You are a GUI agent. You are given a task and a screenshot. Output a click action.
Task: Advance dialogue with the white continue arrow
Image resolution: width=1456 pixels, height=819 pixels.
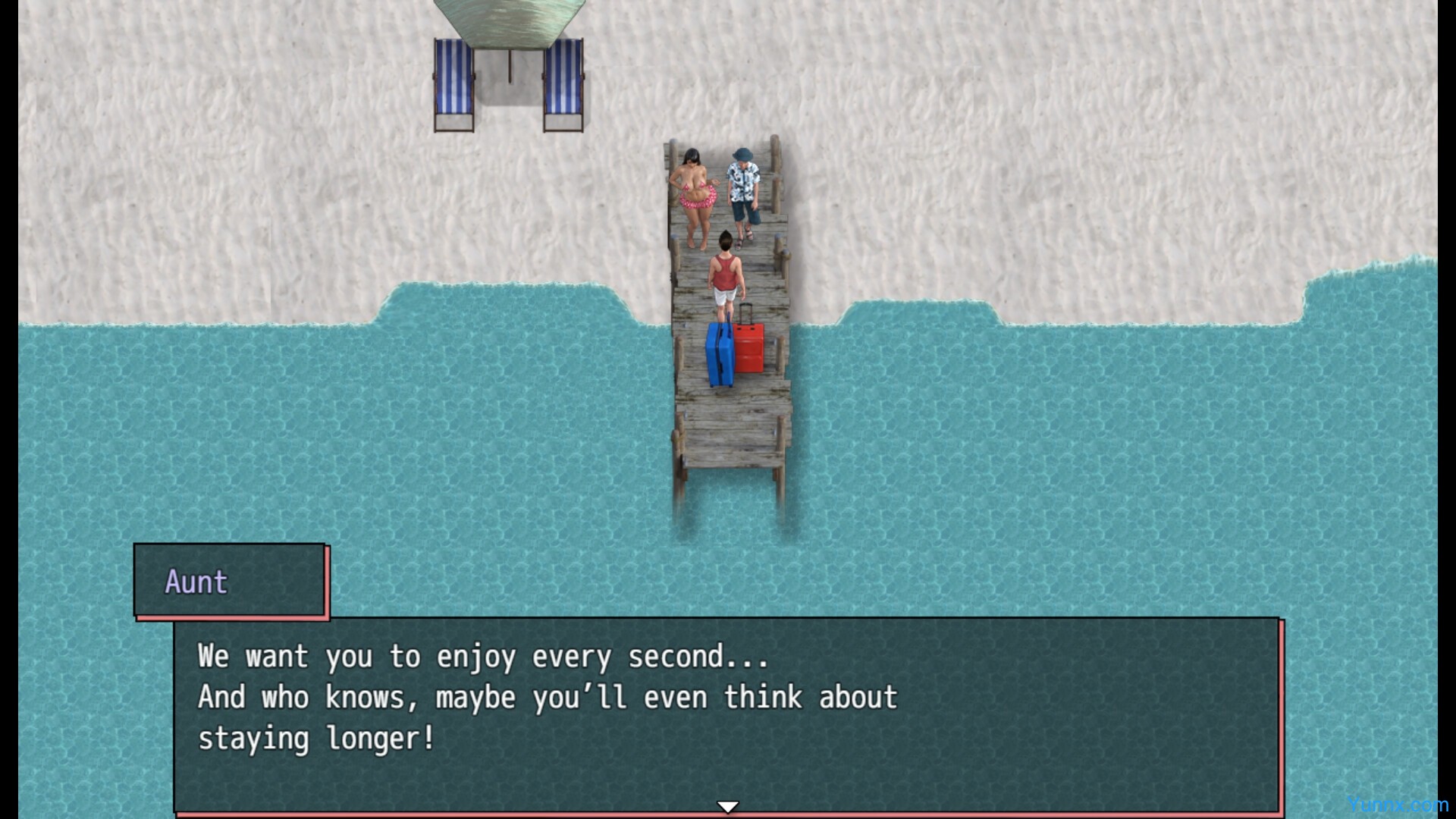pos(727,807)
